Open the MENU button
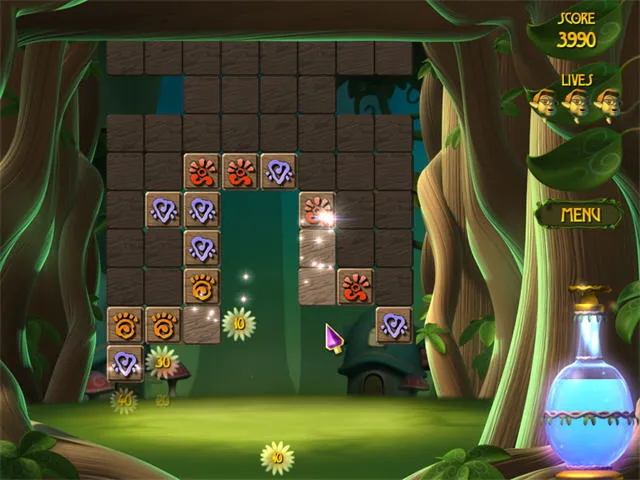 click(x=579, y=213)
